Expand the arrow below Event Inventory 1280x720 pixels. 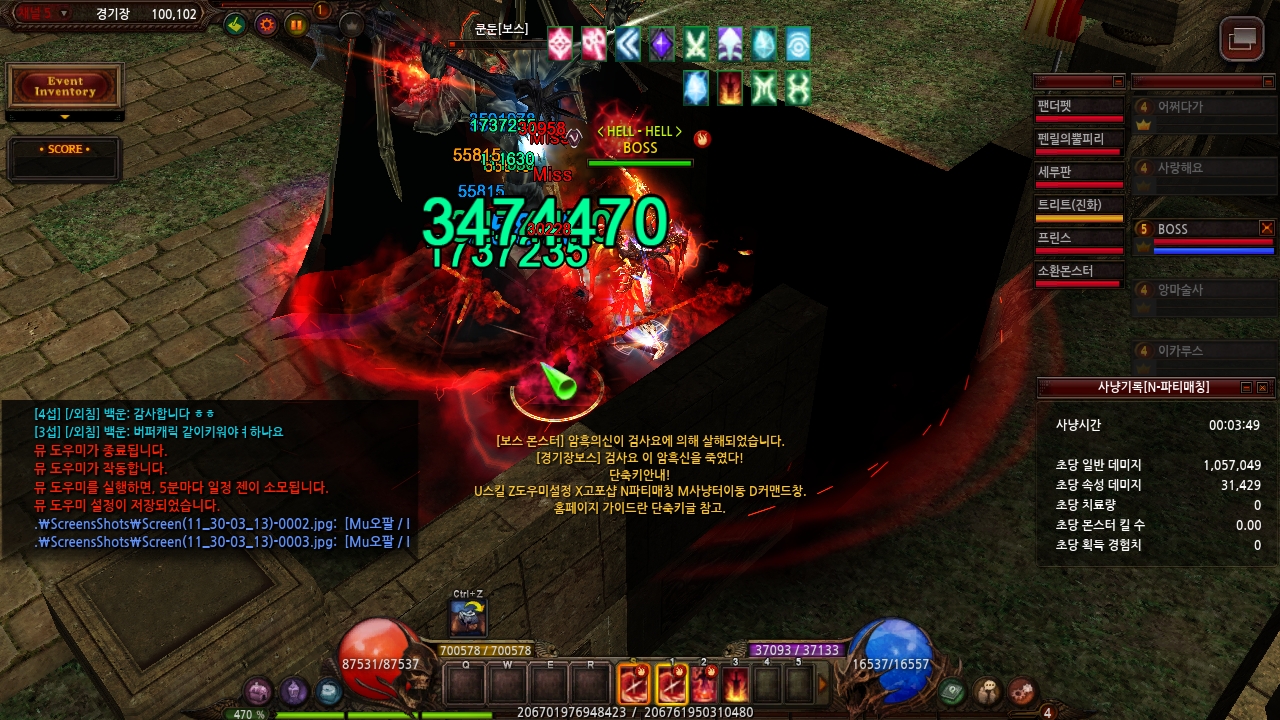(x=65, y=117)
